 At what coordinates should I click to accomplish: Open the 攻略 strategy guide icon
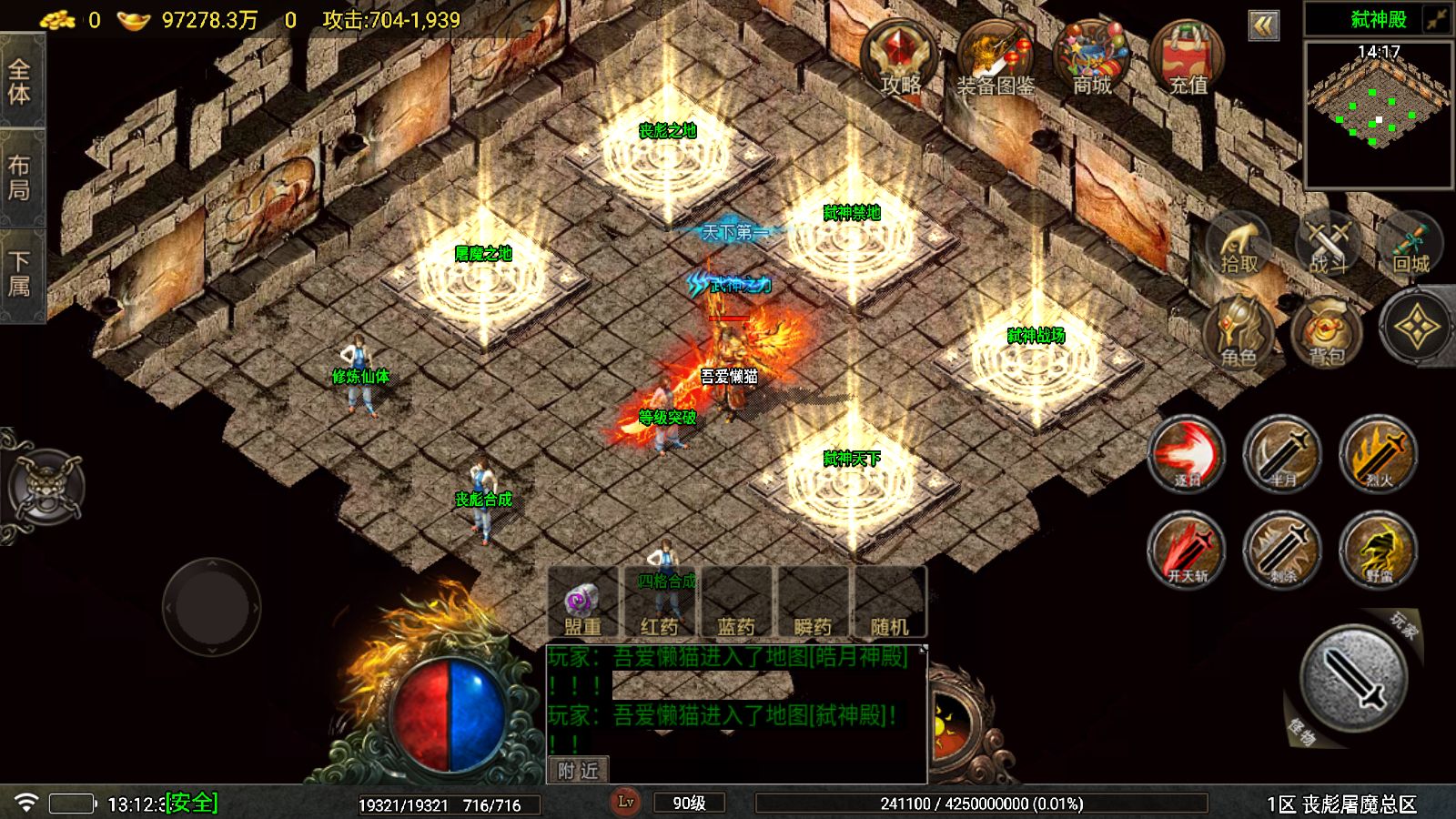pyautogui.click(x=900, y=58)
